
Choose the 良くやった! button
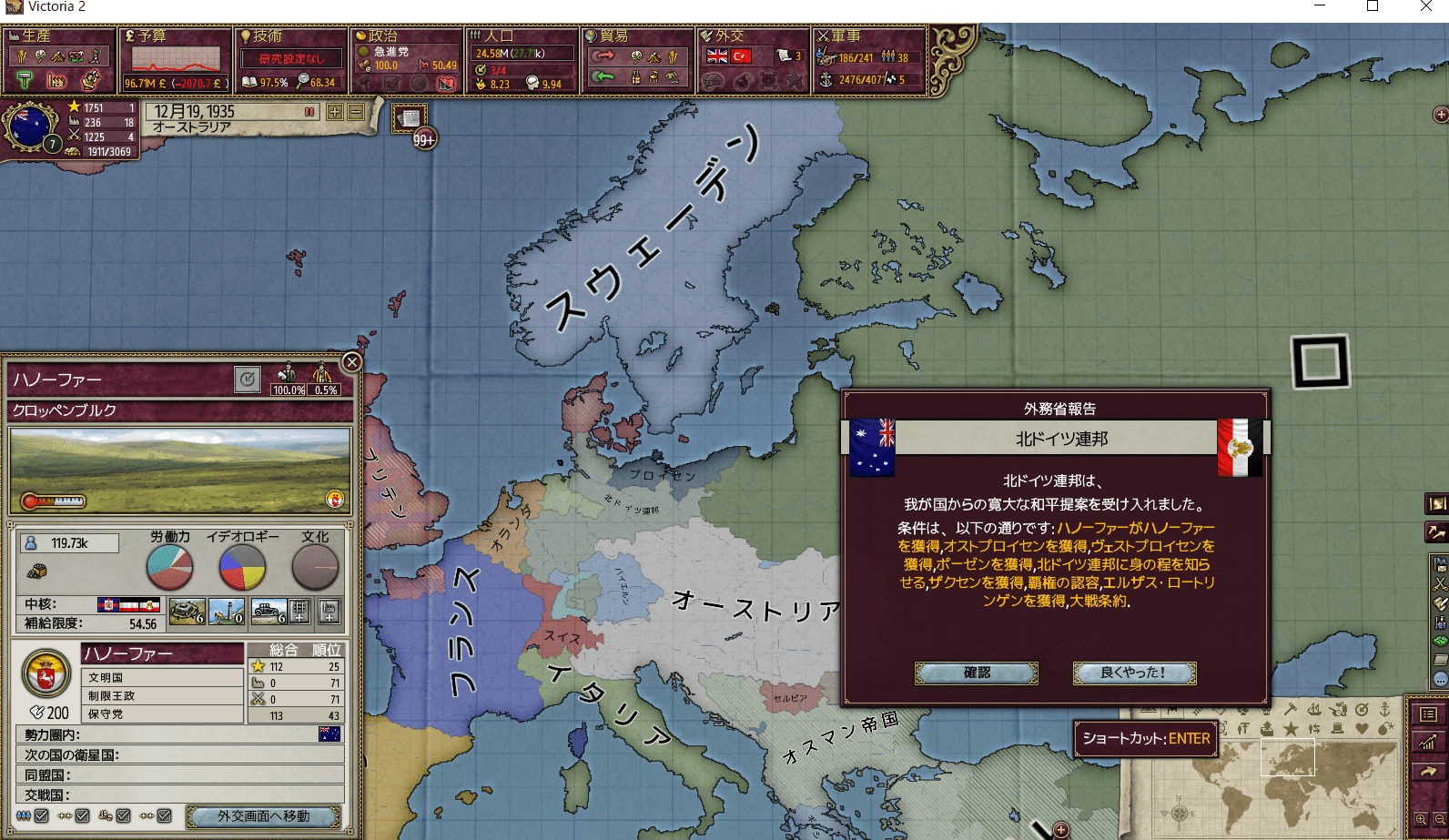click(1134, 673)
